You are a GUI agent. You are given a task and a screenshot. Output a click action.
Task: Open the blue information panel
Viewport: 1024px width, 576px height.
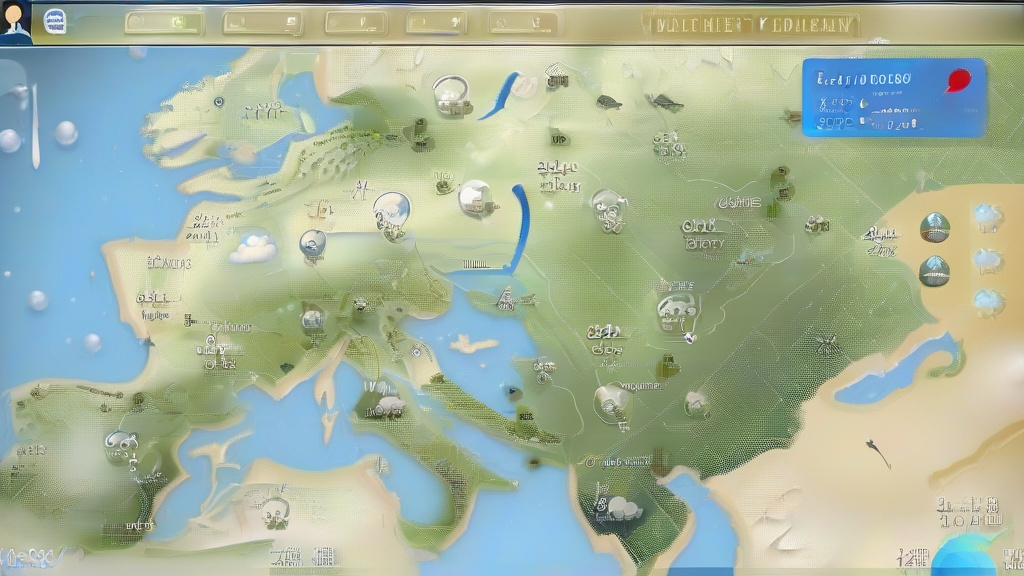coord(893,98)
